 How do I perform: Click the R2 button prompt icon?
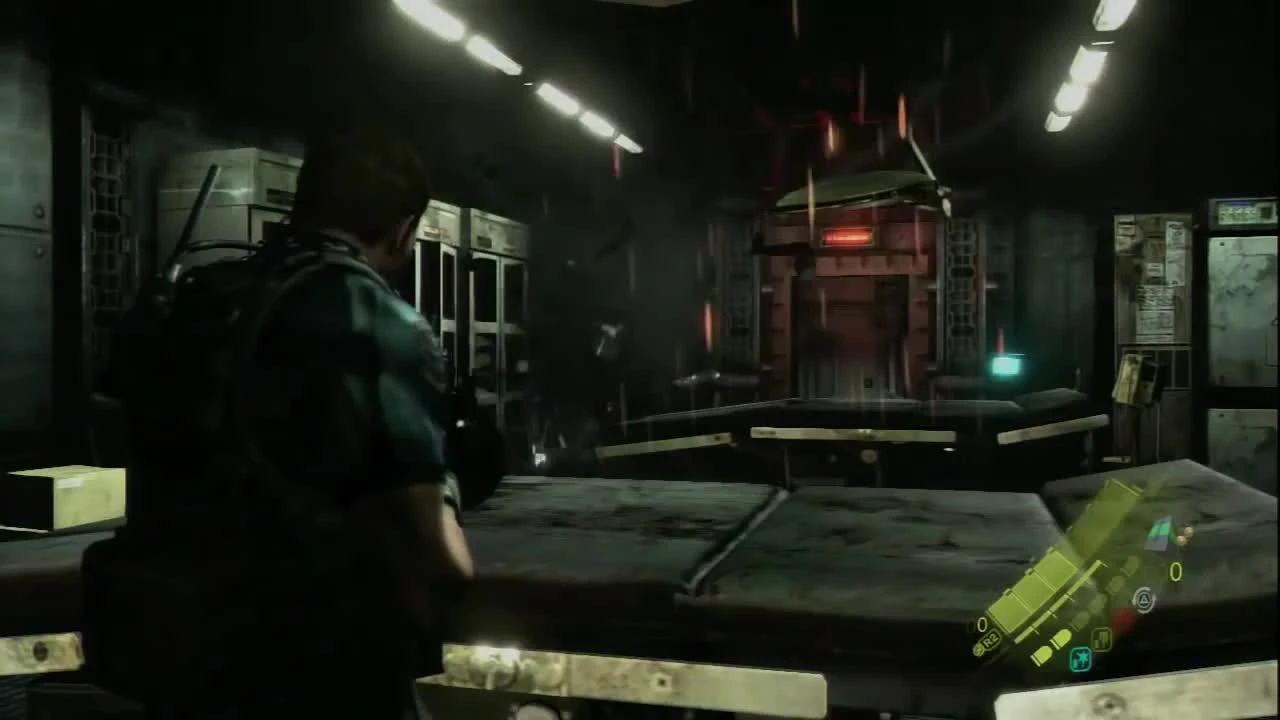pos(990,638)
